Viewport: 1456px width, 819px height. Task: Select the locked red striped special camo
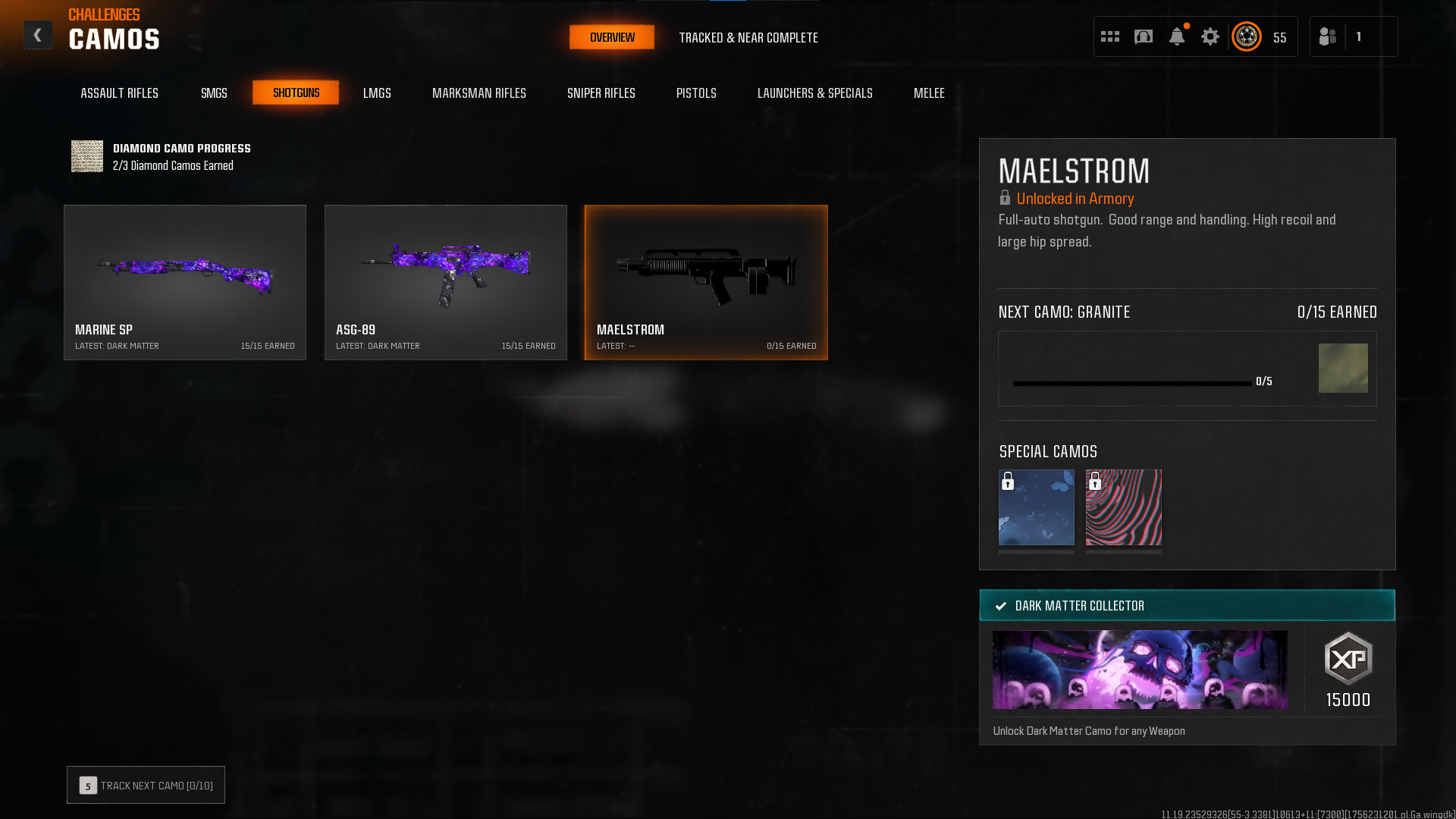click(x=1123, y=507)
